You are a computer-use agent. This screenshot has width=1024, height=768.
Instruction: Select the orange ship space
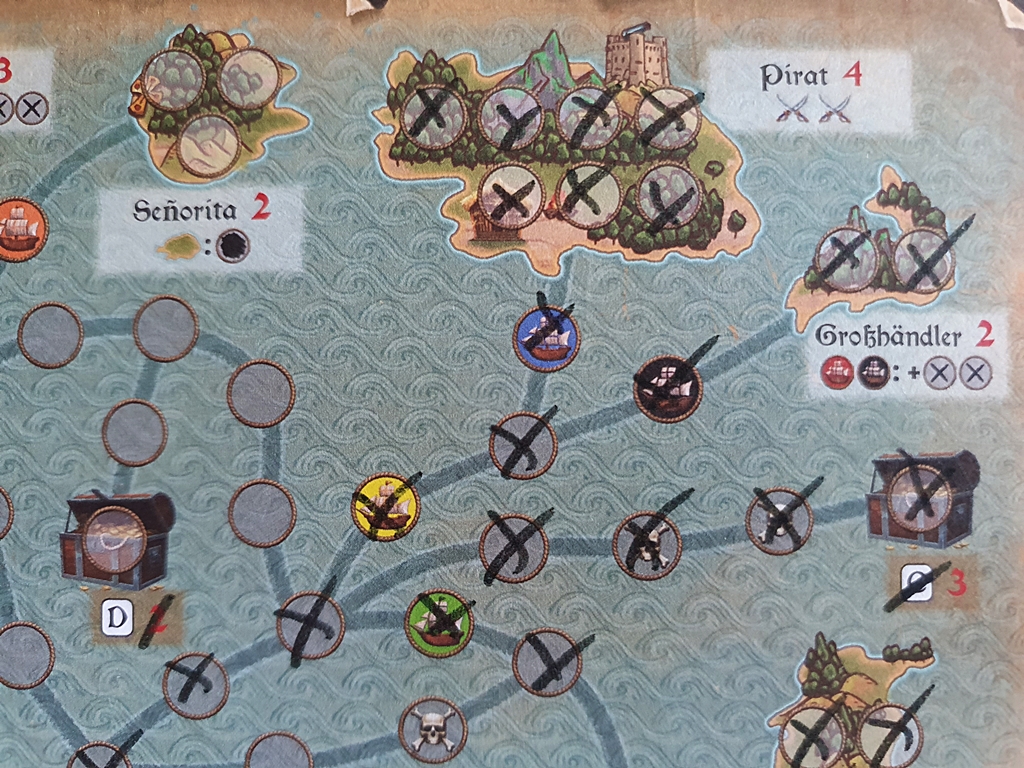[x=18, y=229]
